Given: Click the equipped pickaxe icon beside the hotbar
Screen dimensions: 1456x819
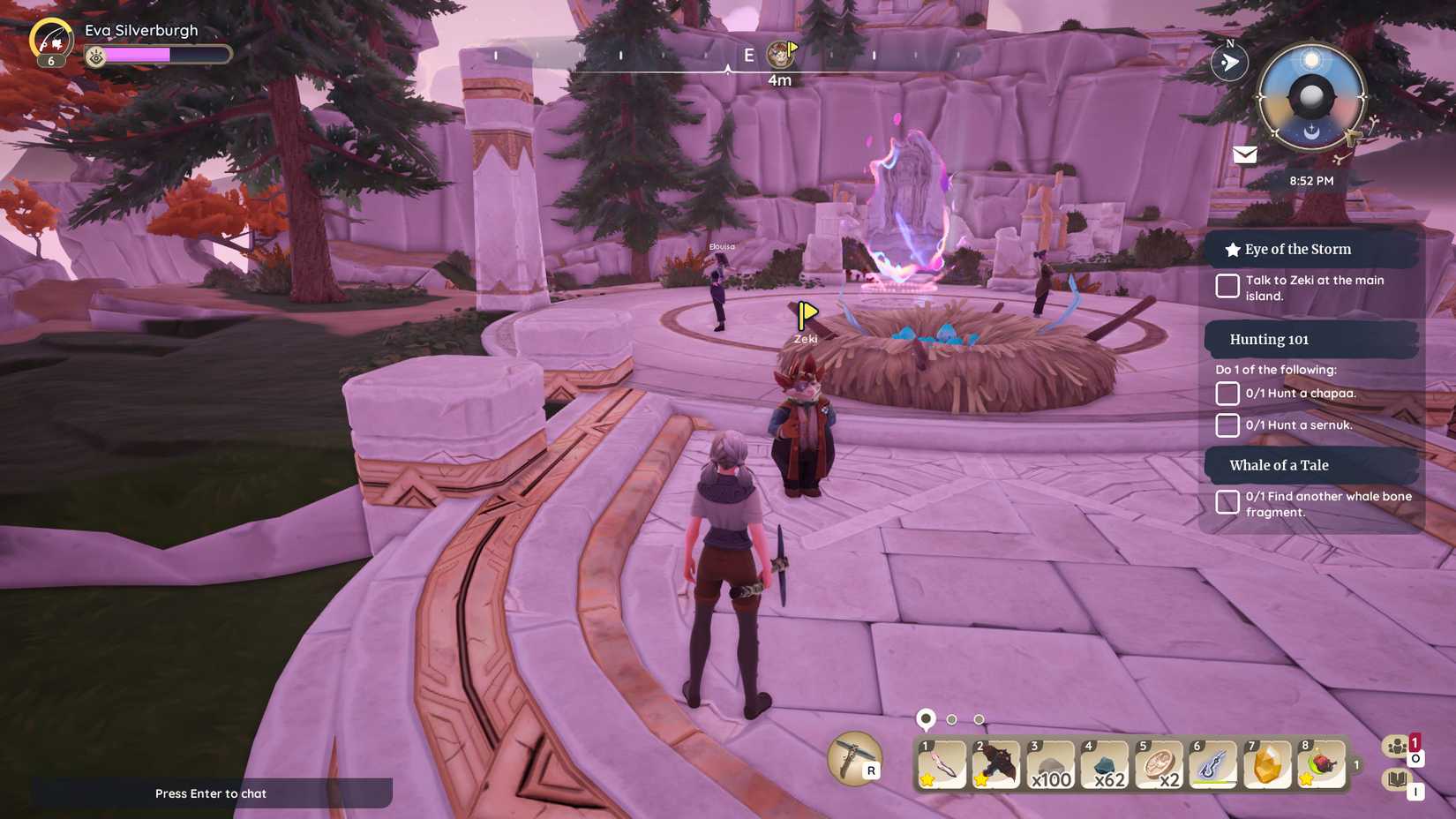Looking at the screenshot, I should [x=852, y=760].
